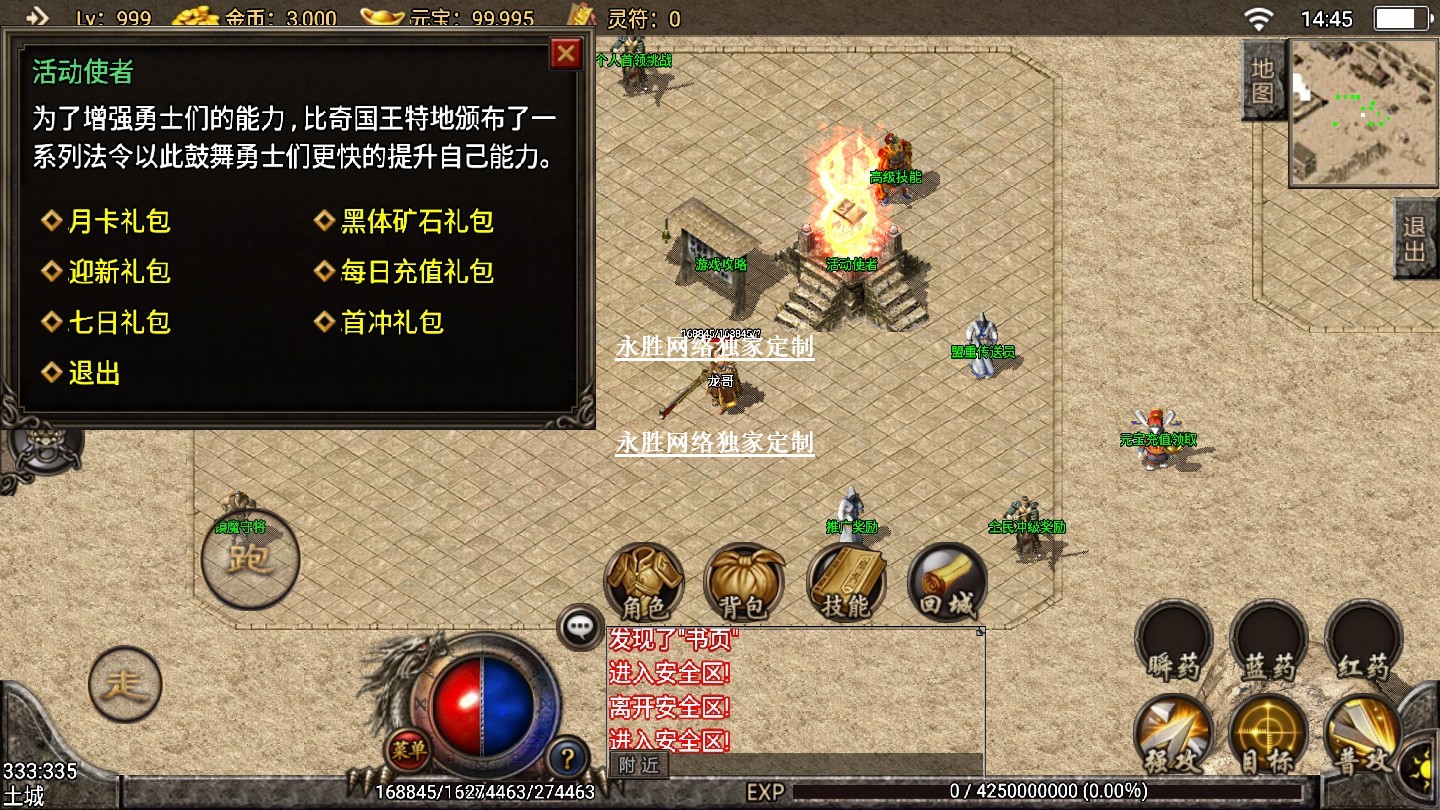Switch chat to the 附近 nearby tab
The width and height of the screenshot is (1440, 810).
(x=639, y=765)
